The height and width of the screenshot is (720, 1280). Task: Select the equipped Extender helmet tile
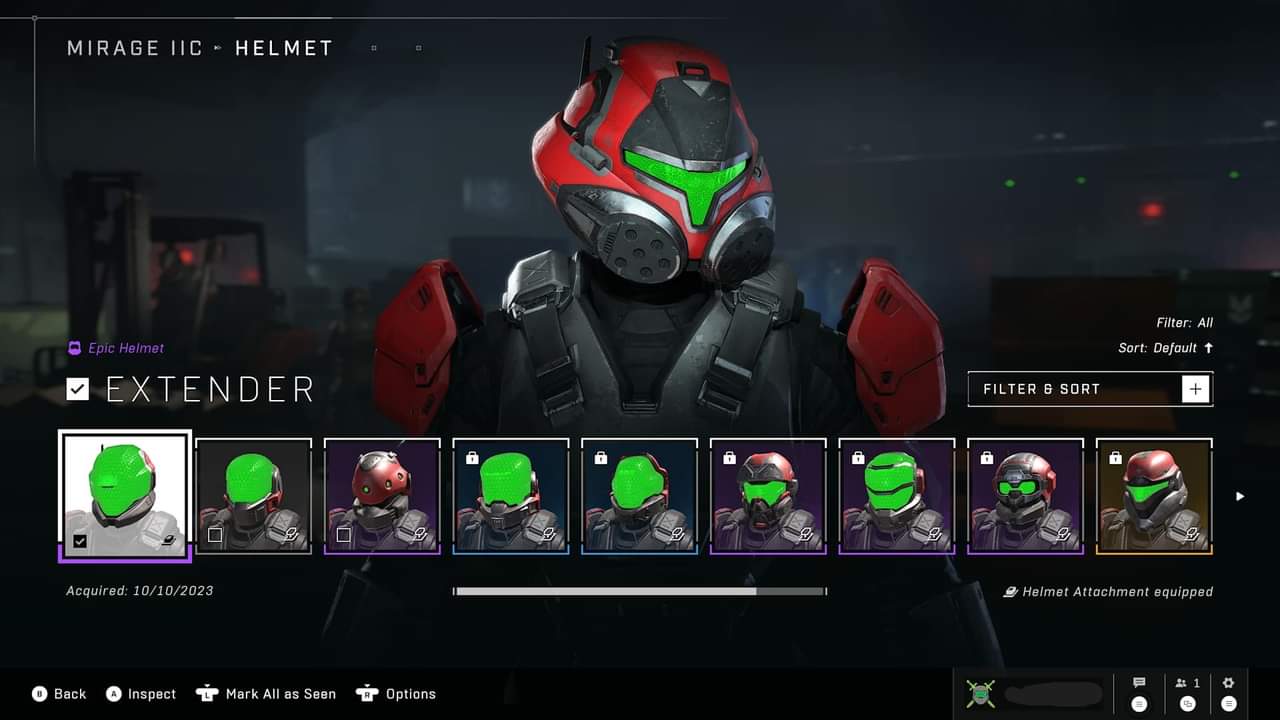[x=124, y=494]
